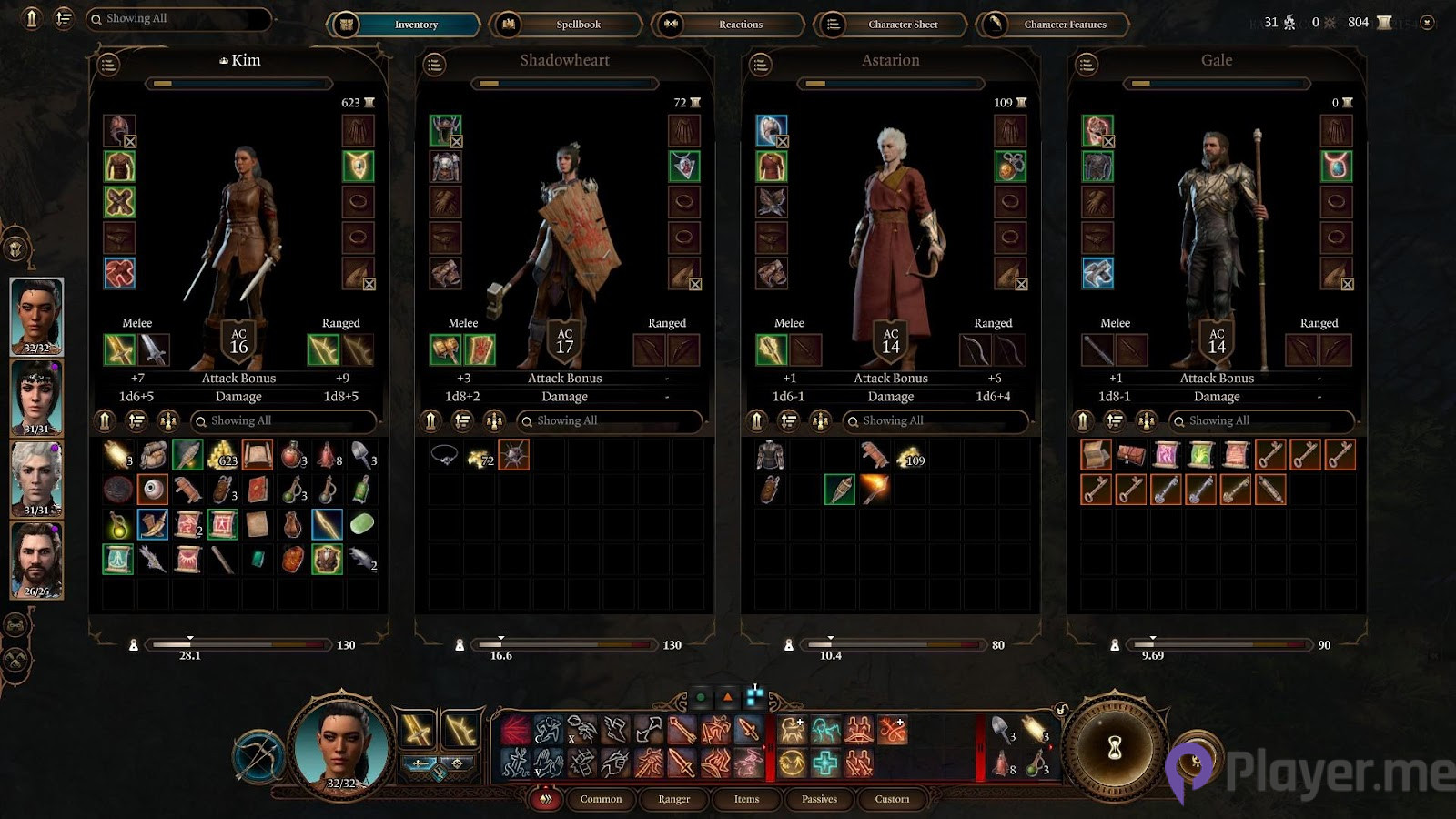Switch hotbar to the Common tab
This screenshot has width=1456, height=819.
pos(601,799)
